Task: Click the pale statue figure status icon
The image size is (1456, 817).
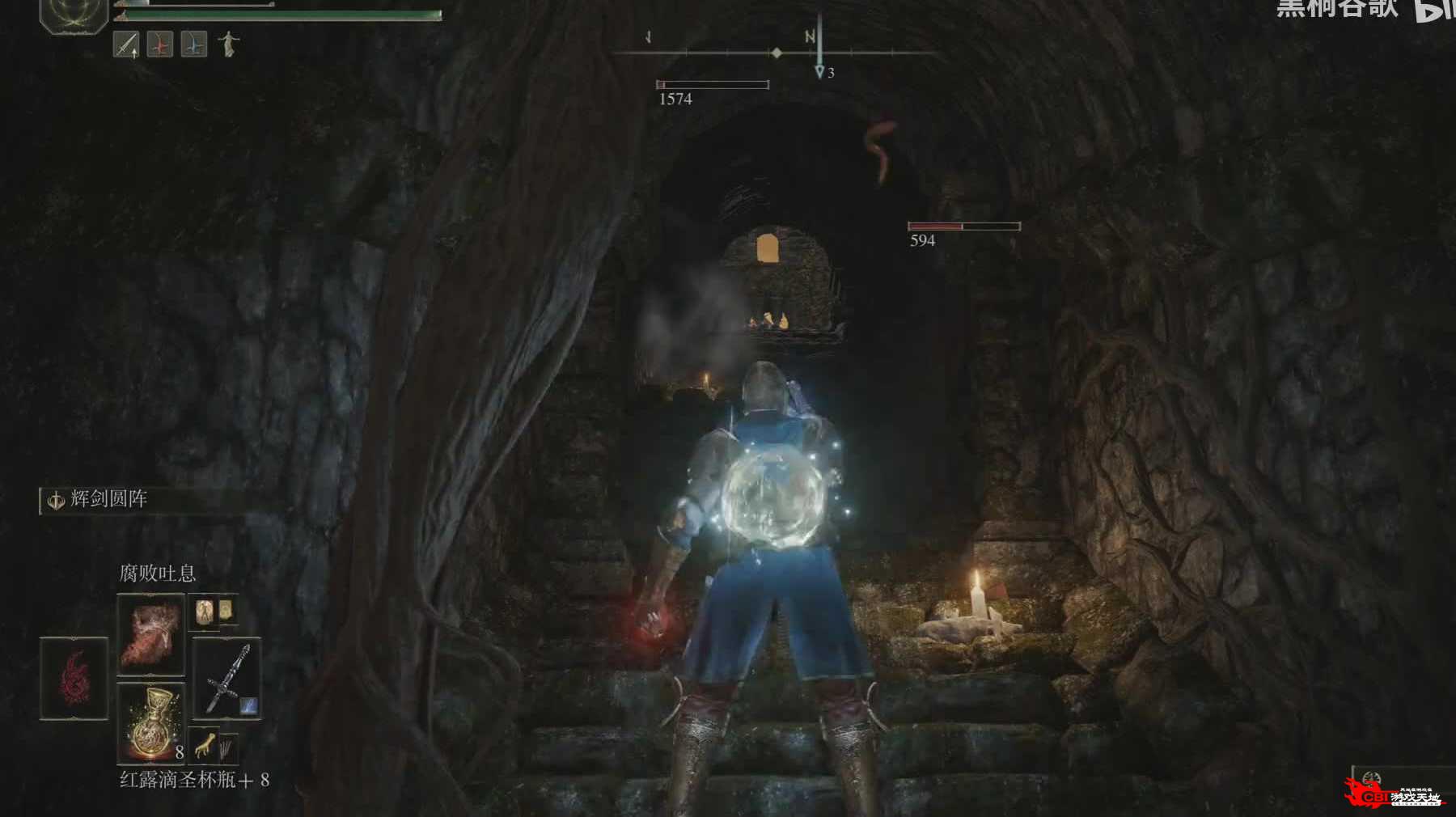Action: [229, 44]
